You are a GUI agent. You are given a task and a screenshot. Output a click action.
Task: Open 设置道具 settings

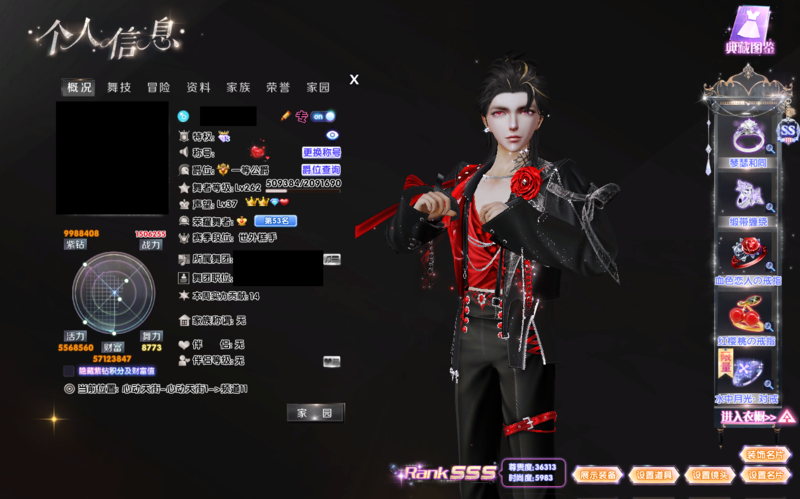coord(653,475)
